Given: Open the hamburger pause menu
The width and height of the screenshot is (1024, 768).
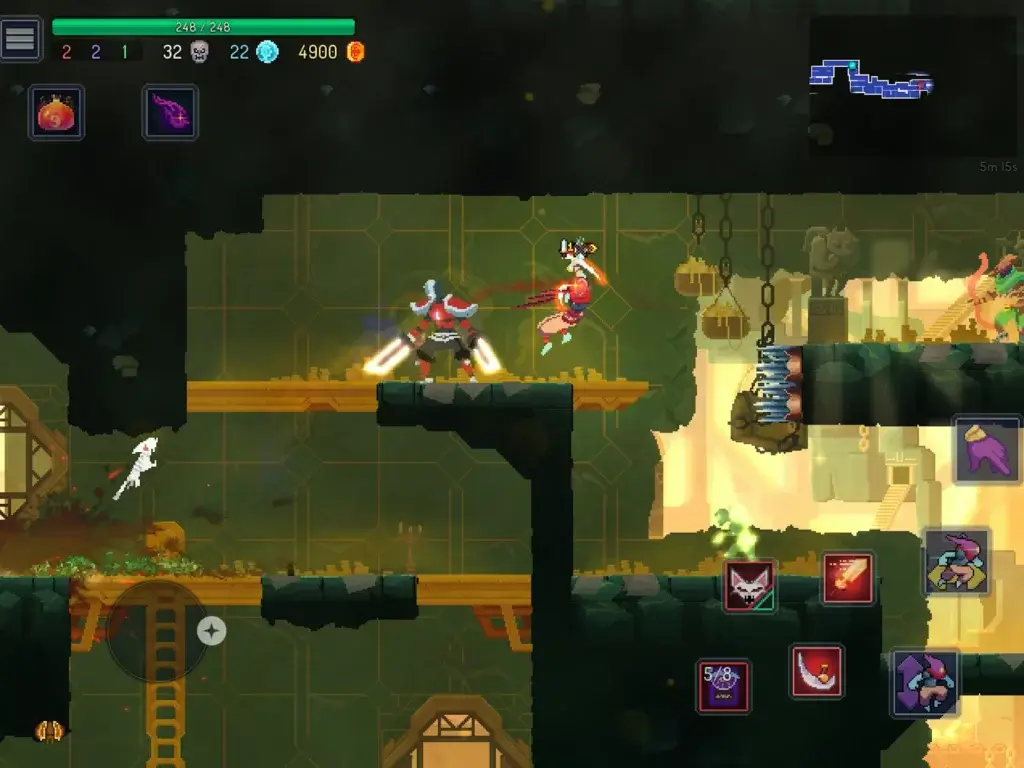Looking at the screenshot, I should pyautogui.click(x=21, y=39).
